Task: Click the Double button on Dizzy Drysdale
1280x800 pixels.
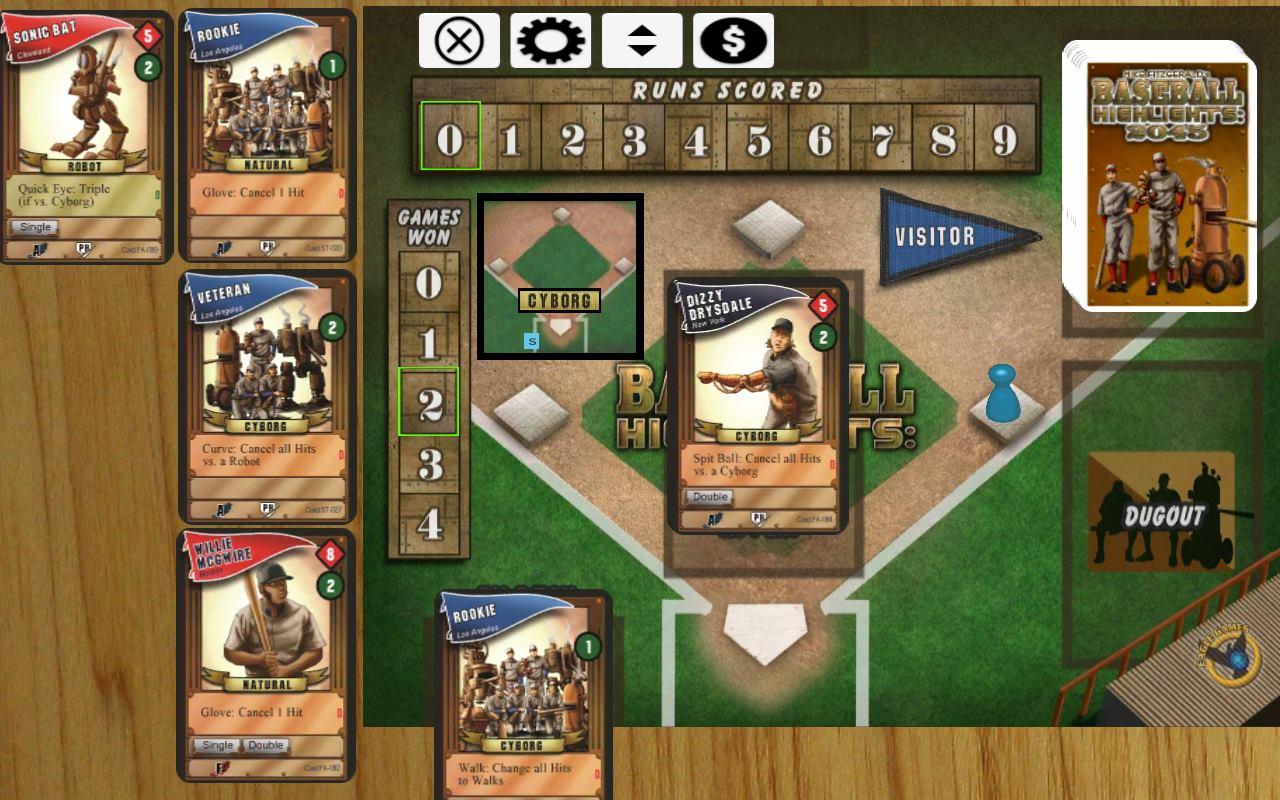Action: 709,497
